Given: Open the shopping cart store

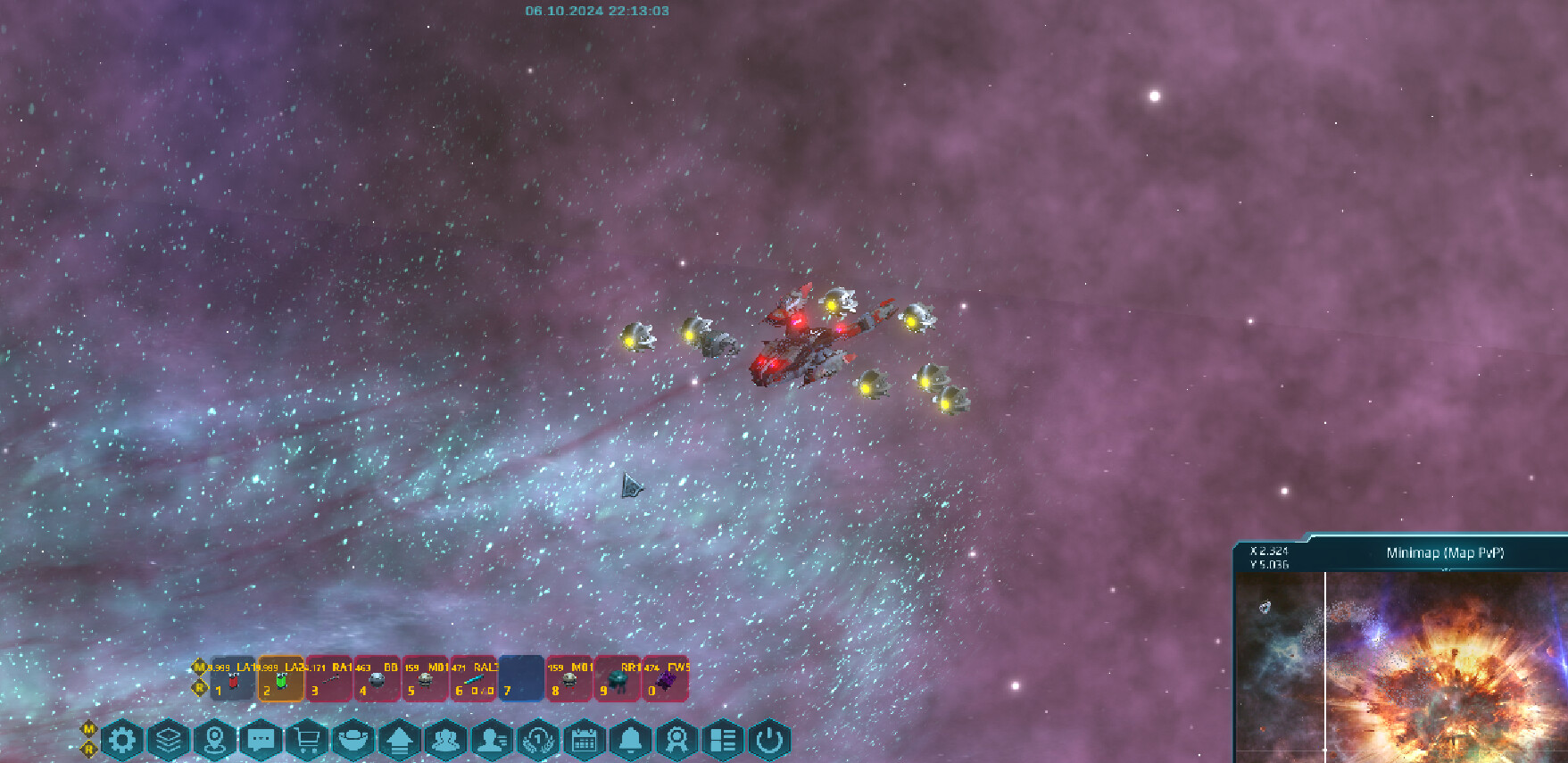Looking at the screenshot, I should (x=309, y=741).
